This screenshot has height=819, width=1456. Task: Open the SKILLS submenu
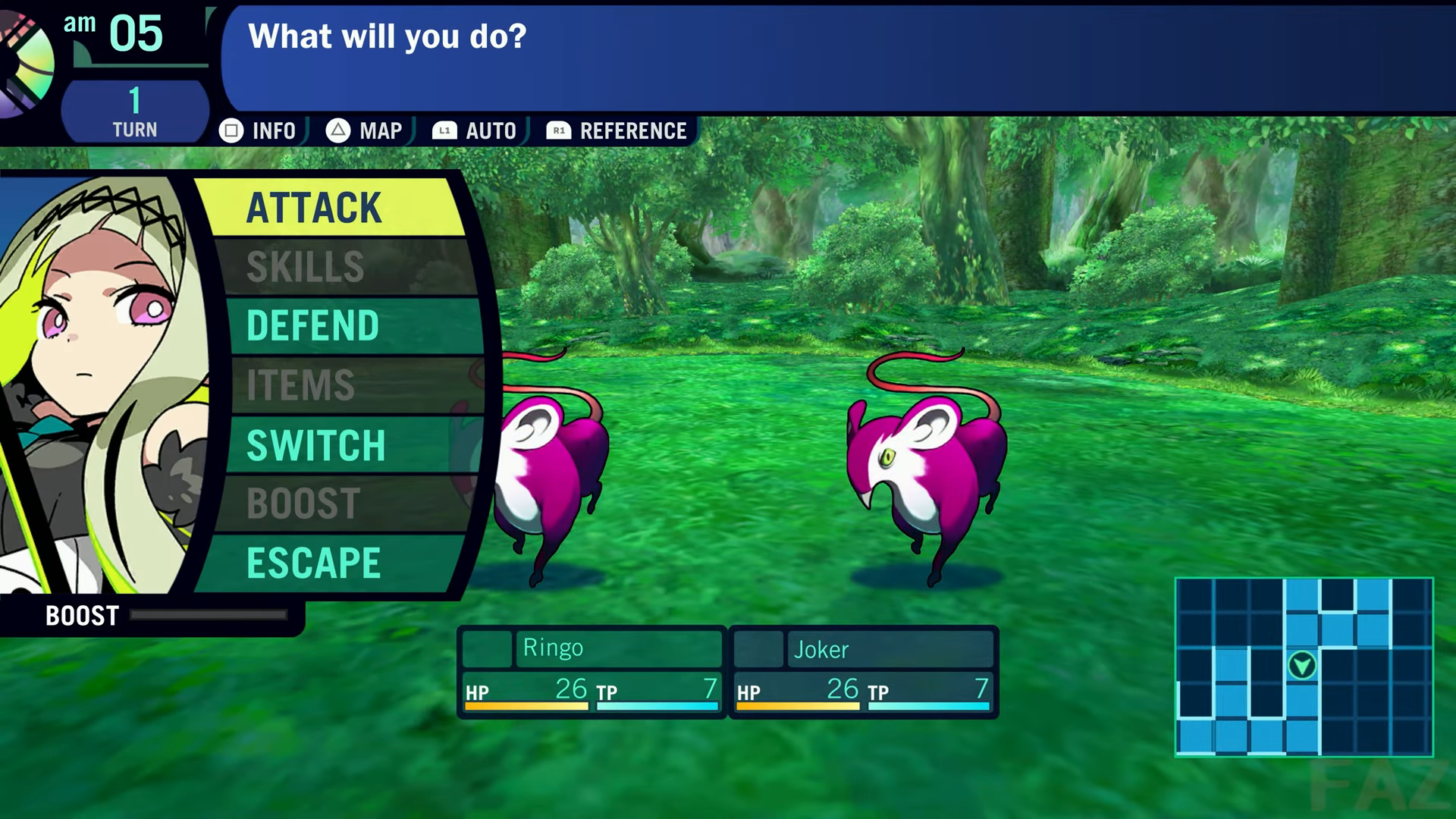click(306, 267)
